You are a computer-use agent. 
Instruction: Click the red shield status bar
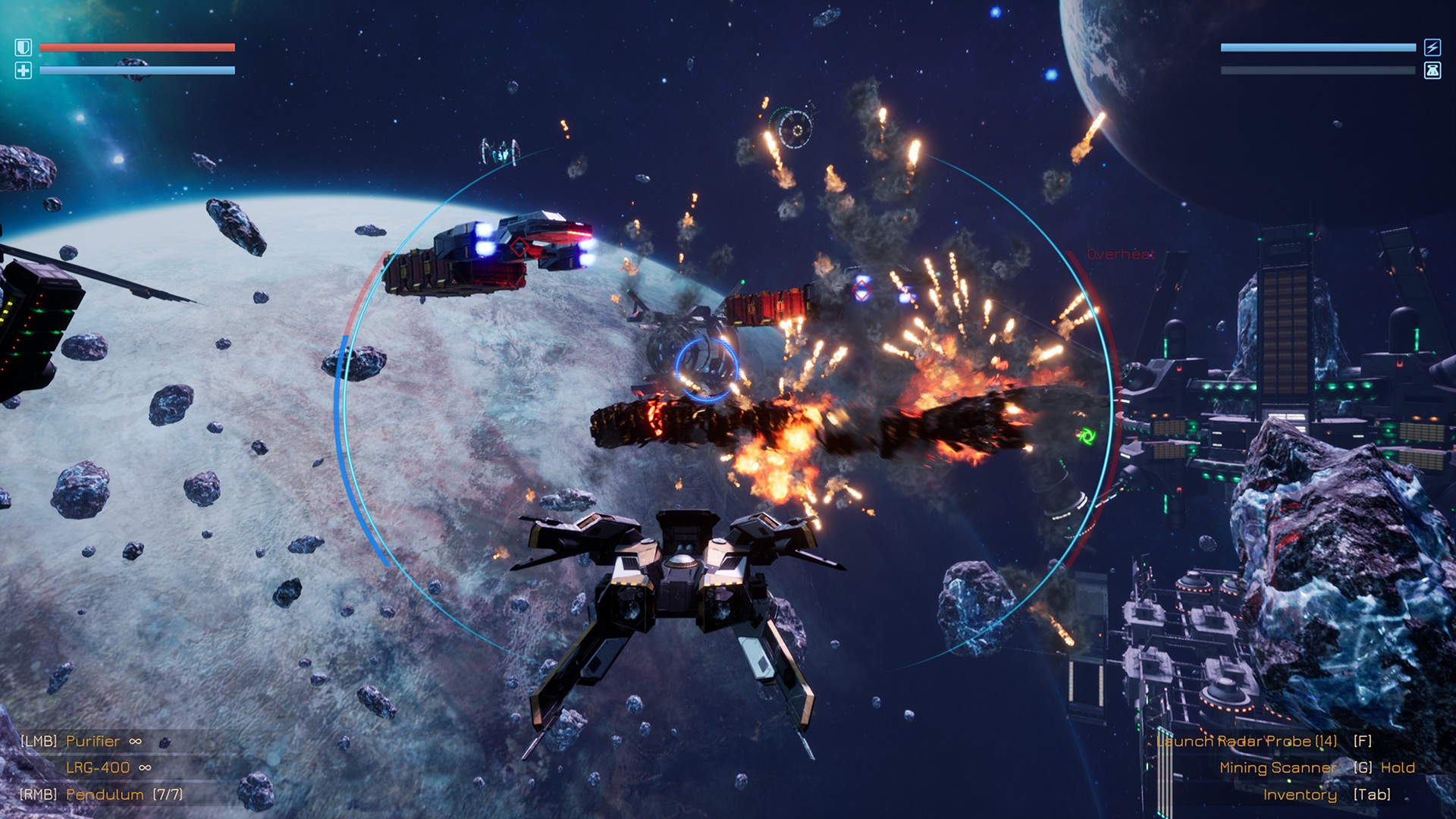136,48
